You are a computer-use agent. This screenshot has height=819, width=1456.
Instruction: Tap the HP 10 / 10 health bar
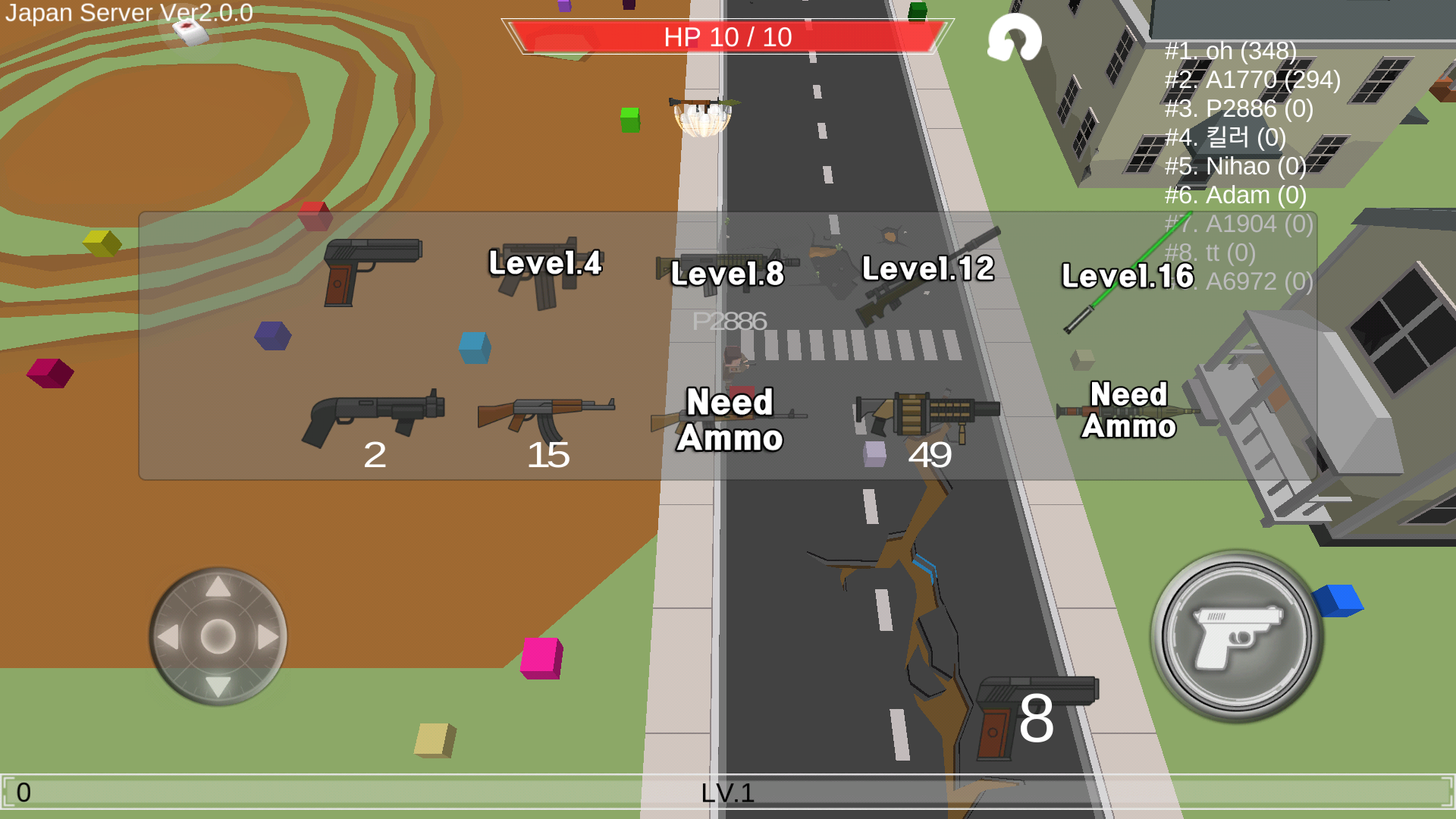pos(726,36)
